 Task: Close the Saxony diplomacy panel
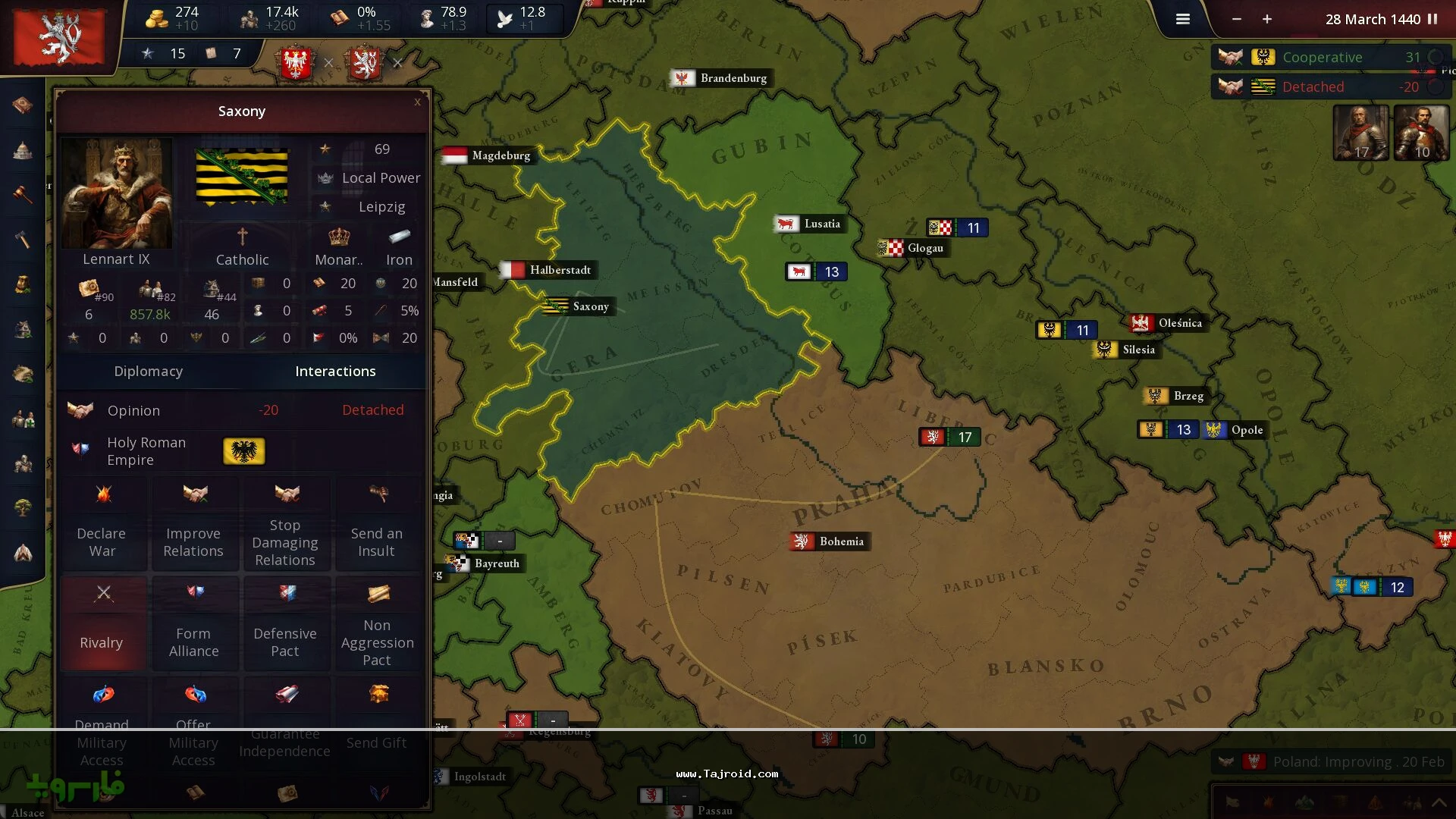tap(417, 102)
